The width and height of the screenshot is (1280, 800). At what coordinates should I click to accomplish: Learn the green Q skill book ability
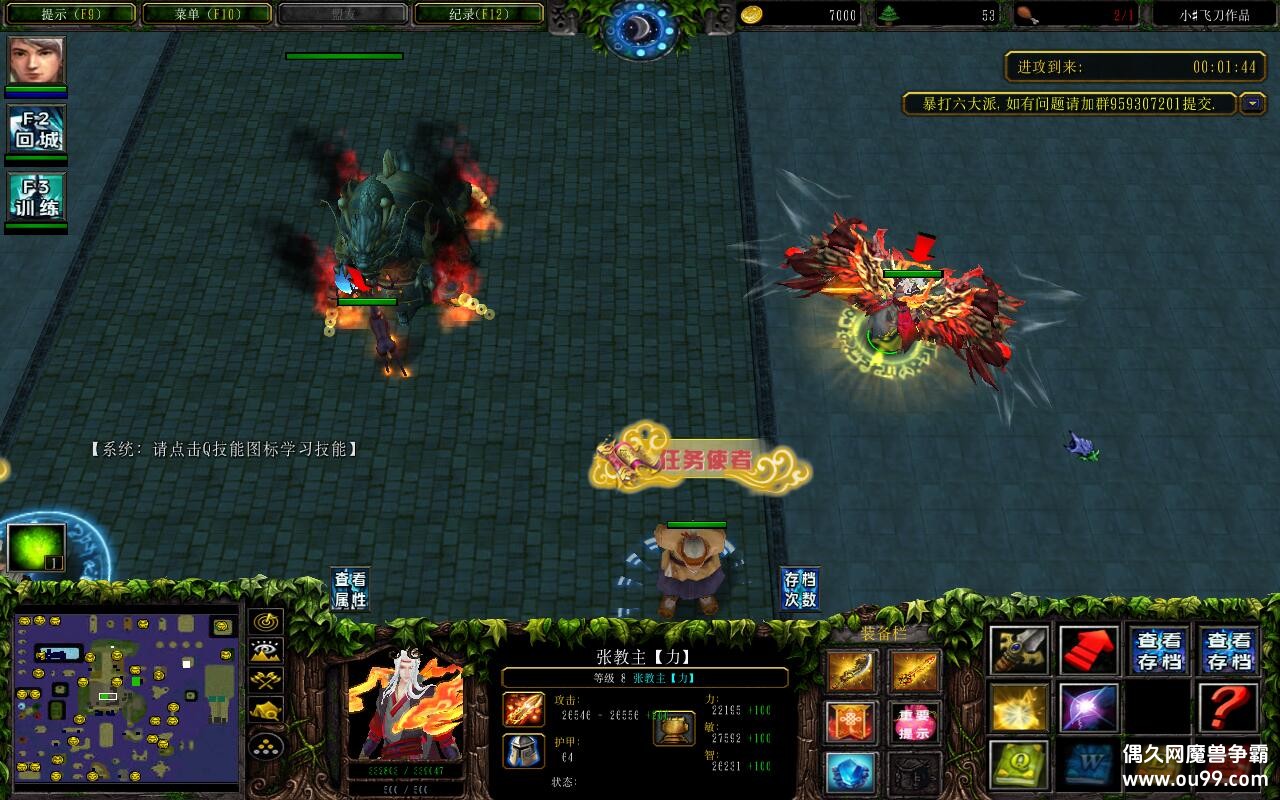coord(1019,765)
